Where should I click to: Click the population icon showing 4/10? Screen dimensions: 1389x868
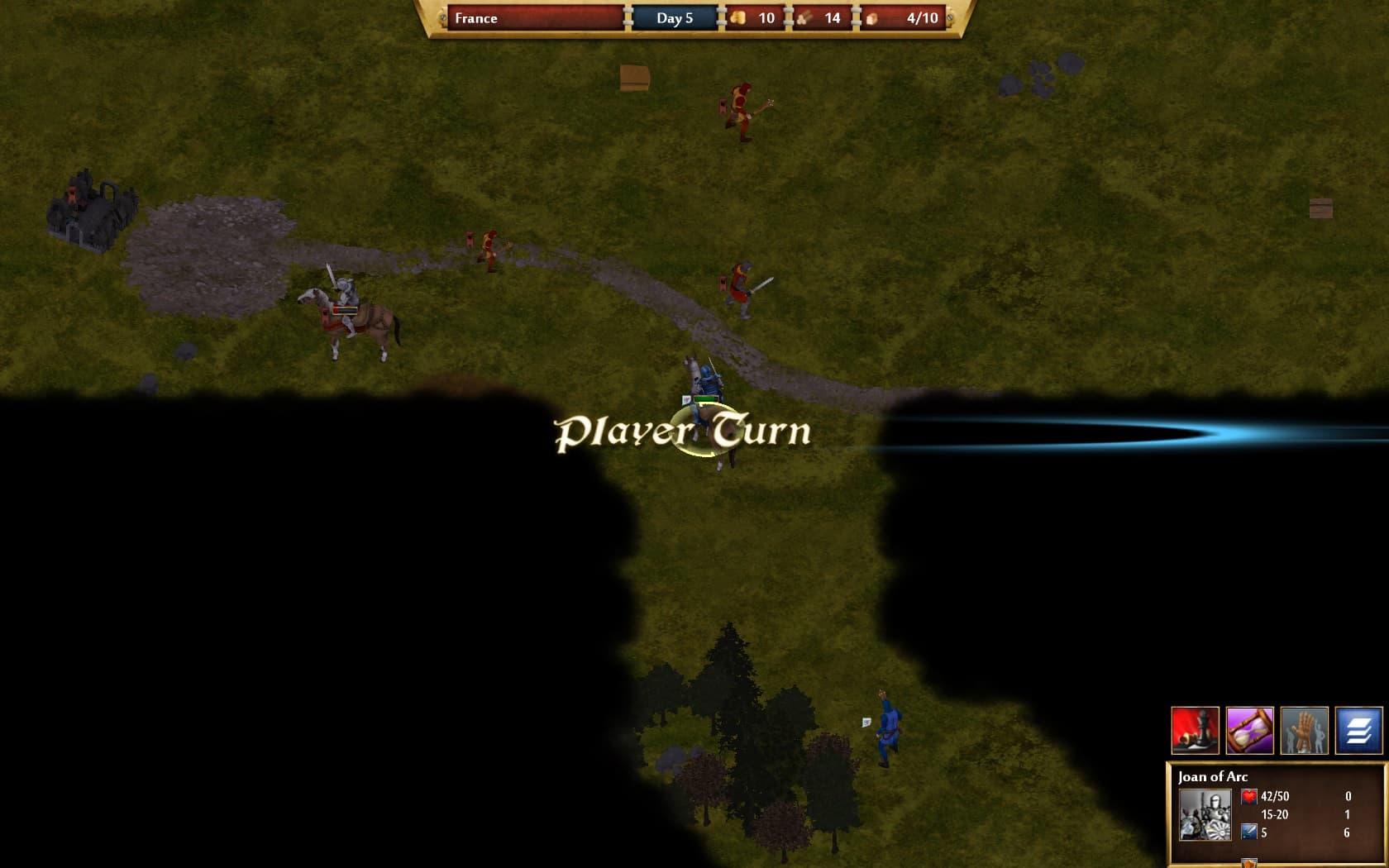coord(872,17)
